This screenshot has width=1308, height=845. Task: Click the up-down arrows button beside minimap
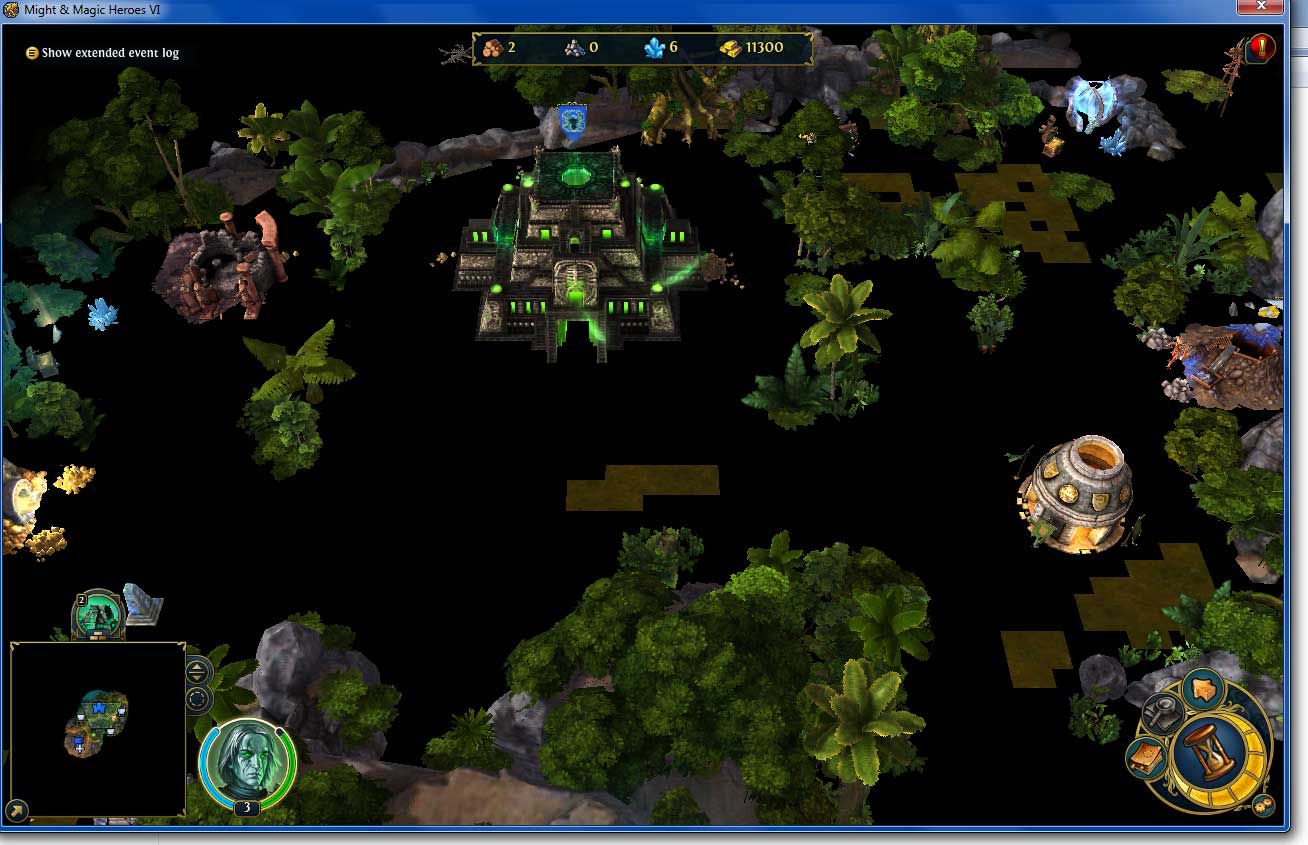tap(197, 671)
